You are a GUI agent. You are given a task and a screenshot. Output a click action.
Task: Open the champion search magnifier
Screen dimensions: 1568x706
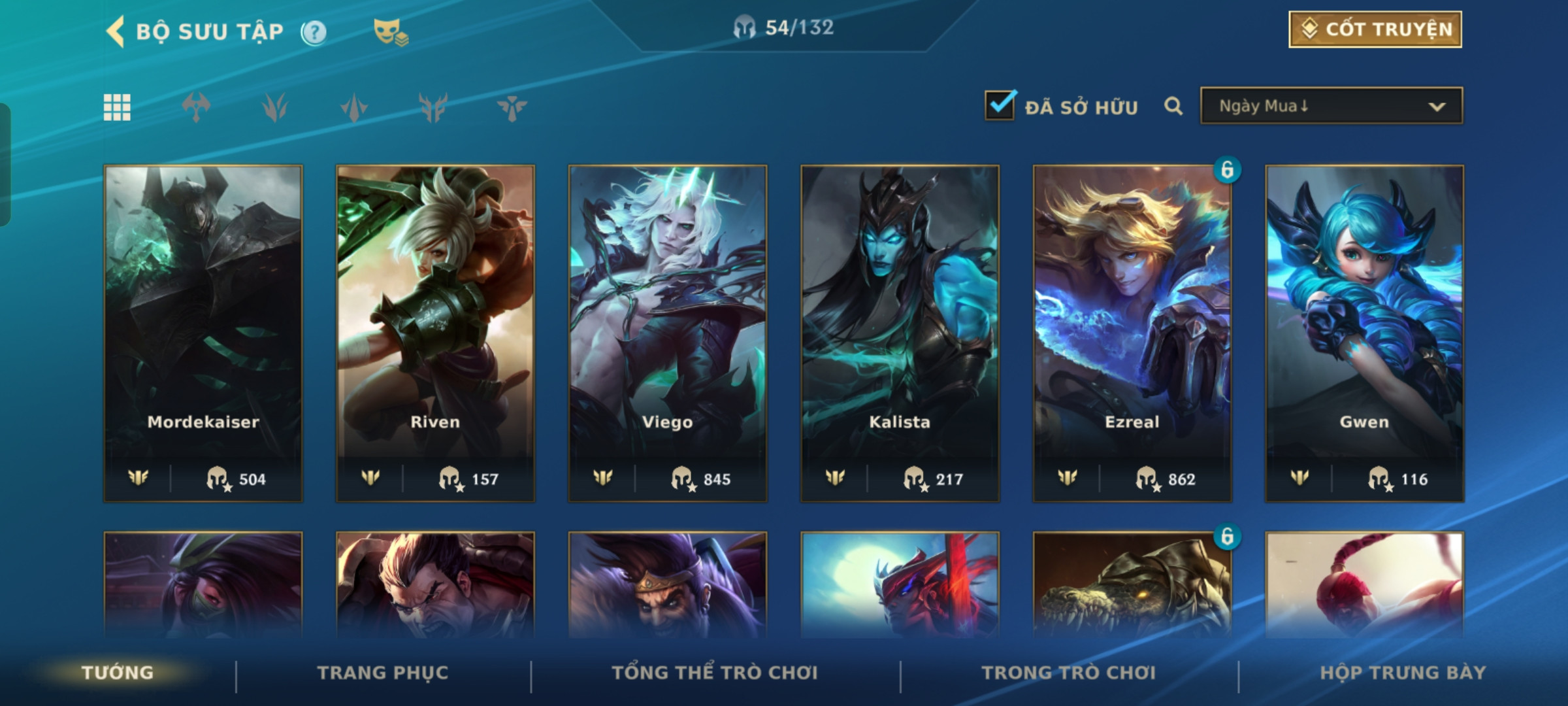coord(1173,106)
